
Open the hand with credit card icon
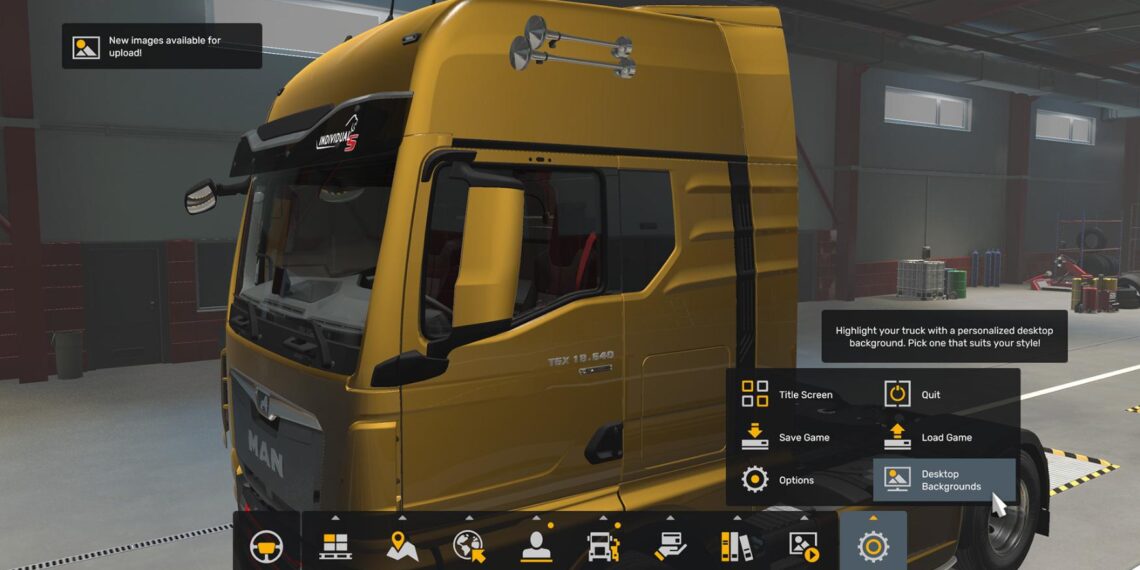670,545
